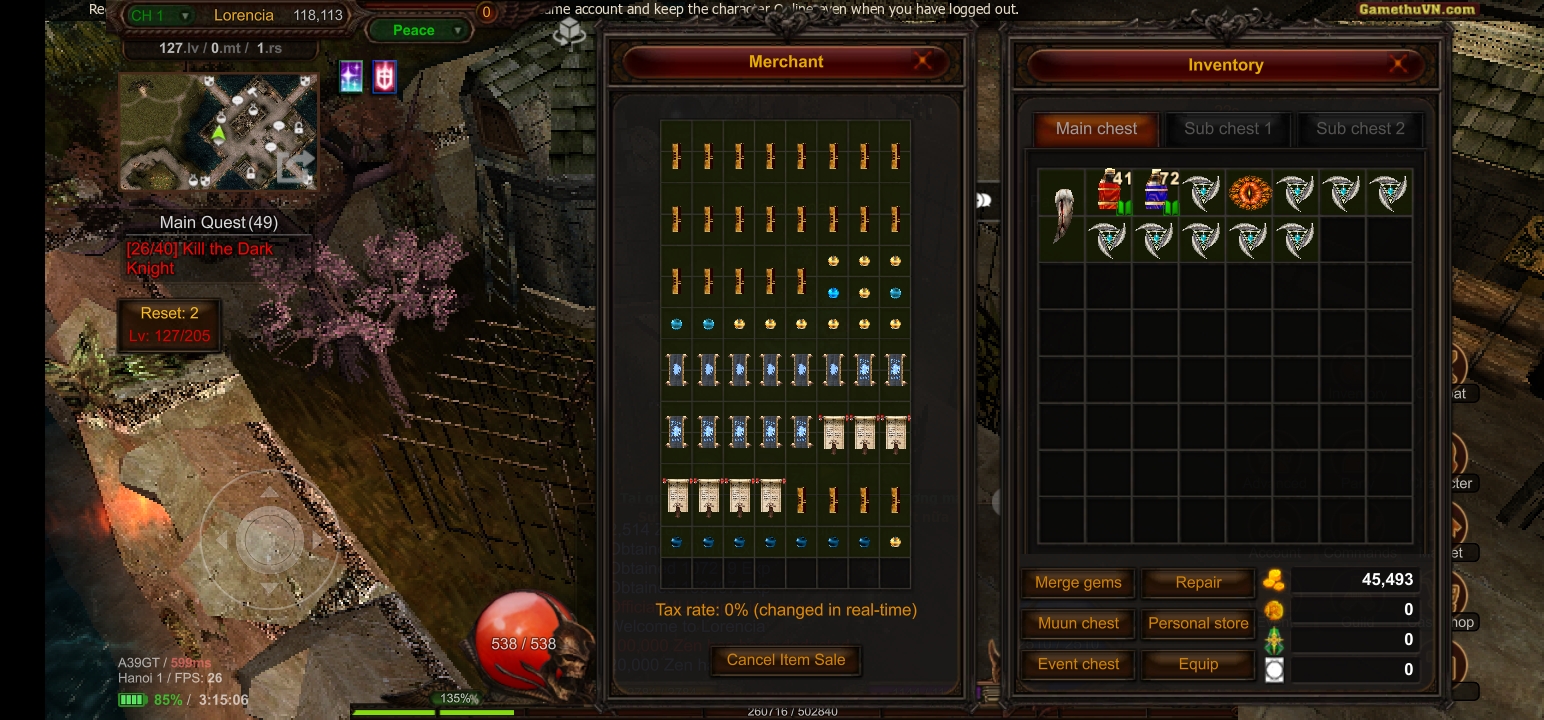Click Cancel Item Sale button
Viewport: 1544px width, 720px height.
(786, 660)
